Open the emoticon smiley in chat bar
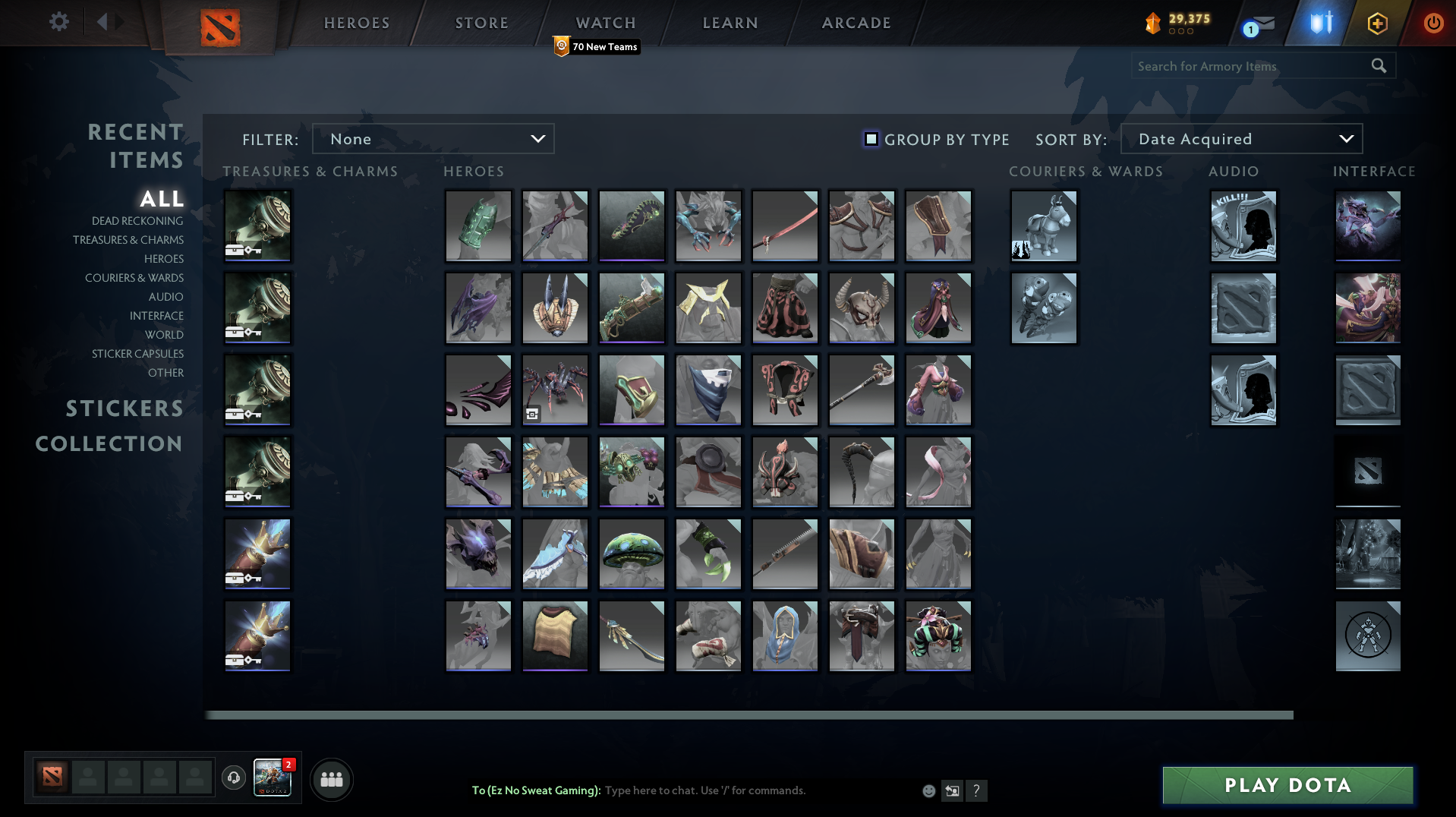The height and width of the screenshot is (817, 1456). [928, 790]
